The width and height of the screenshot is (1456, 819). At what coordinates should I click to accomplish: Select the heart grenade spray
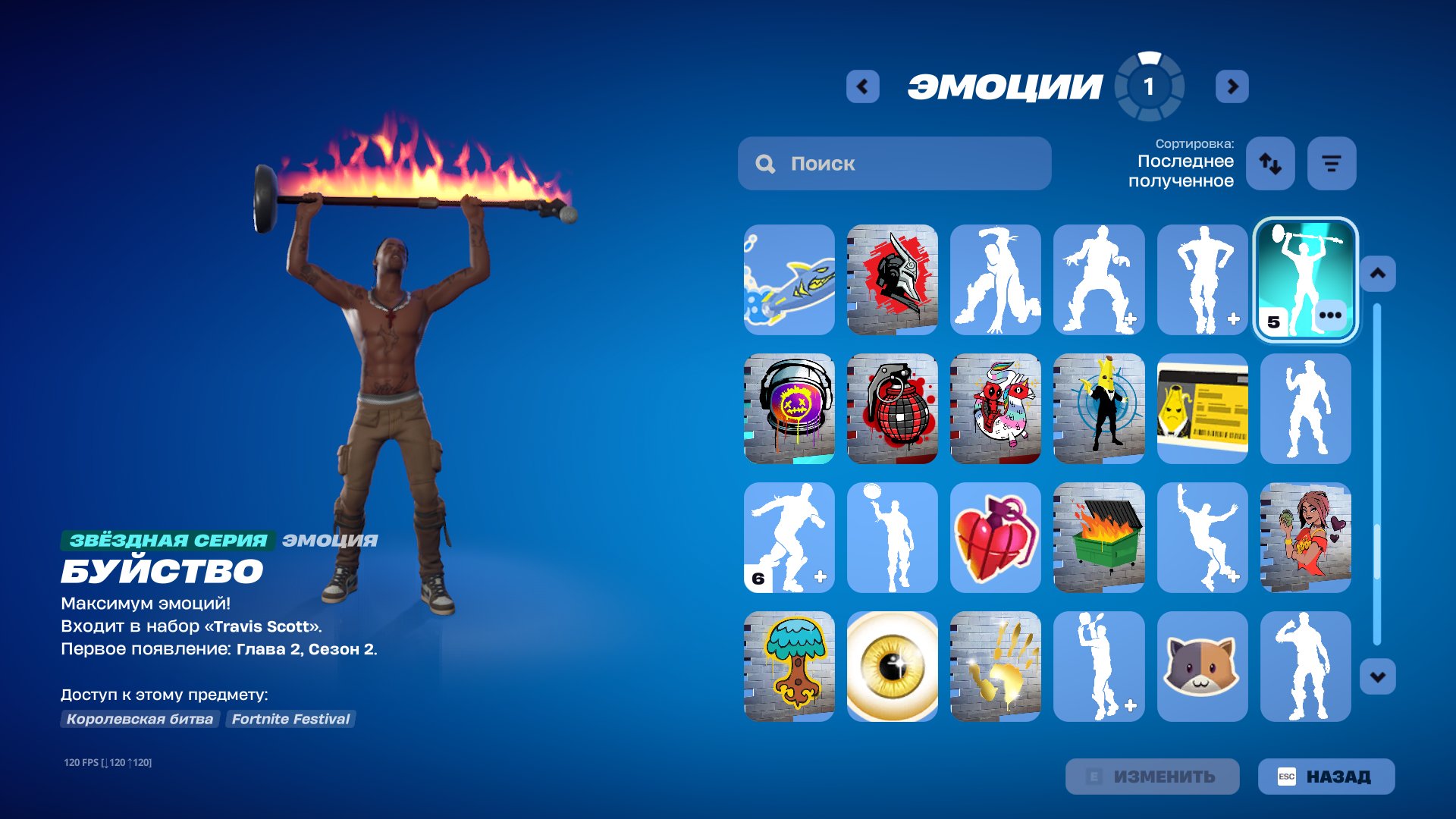[995, 538]
